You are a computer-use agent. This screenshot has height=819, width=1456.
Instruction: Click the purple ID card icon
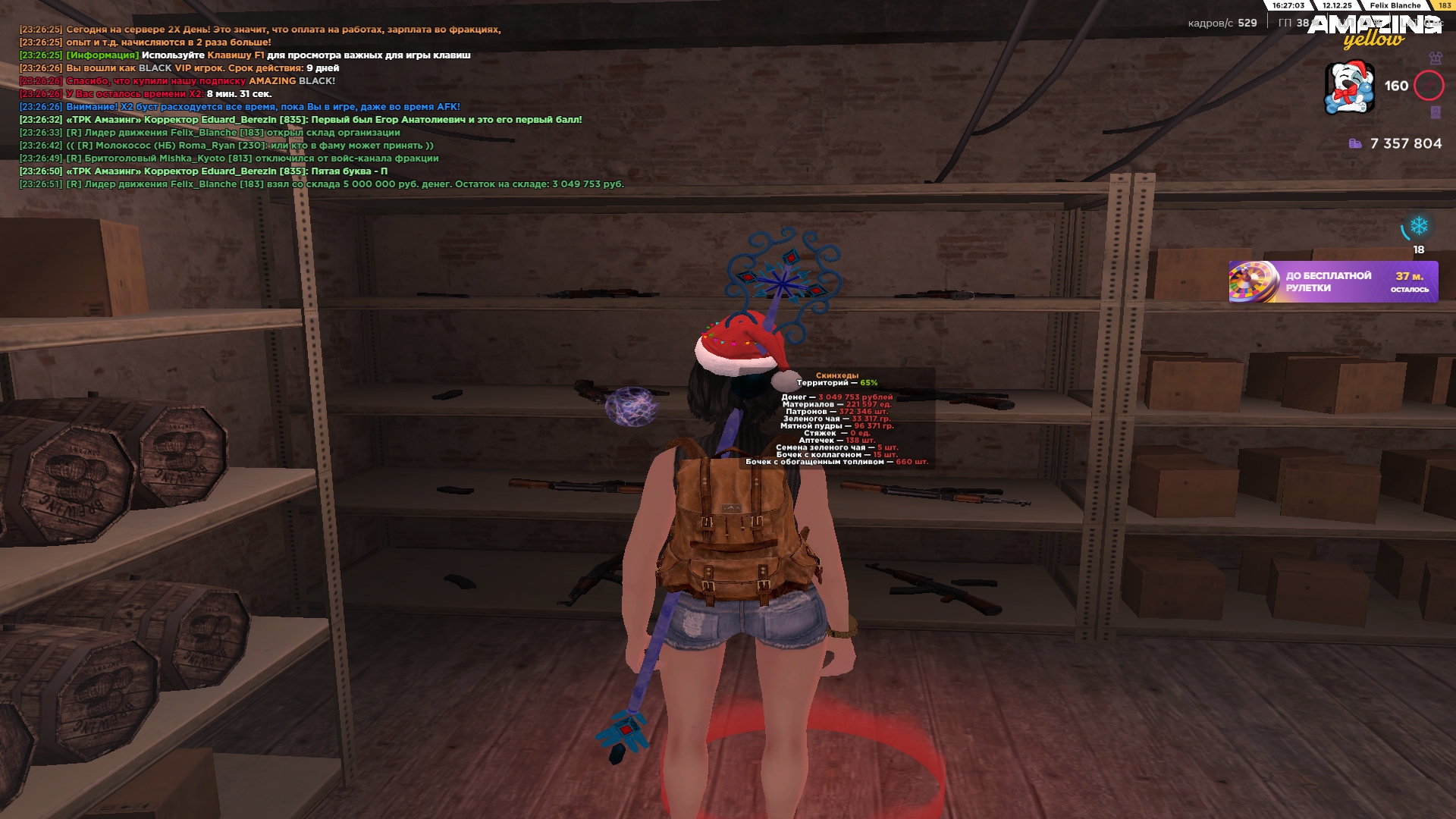(x=1435, y=112)
